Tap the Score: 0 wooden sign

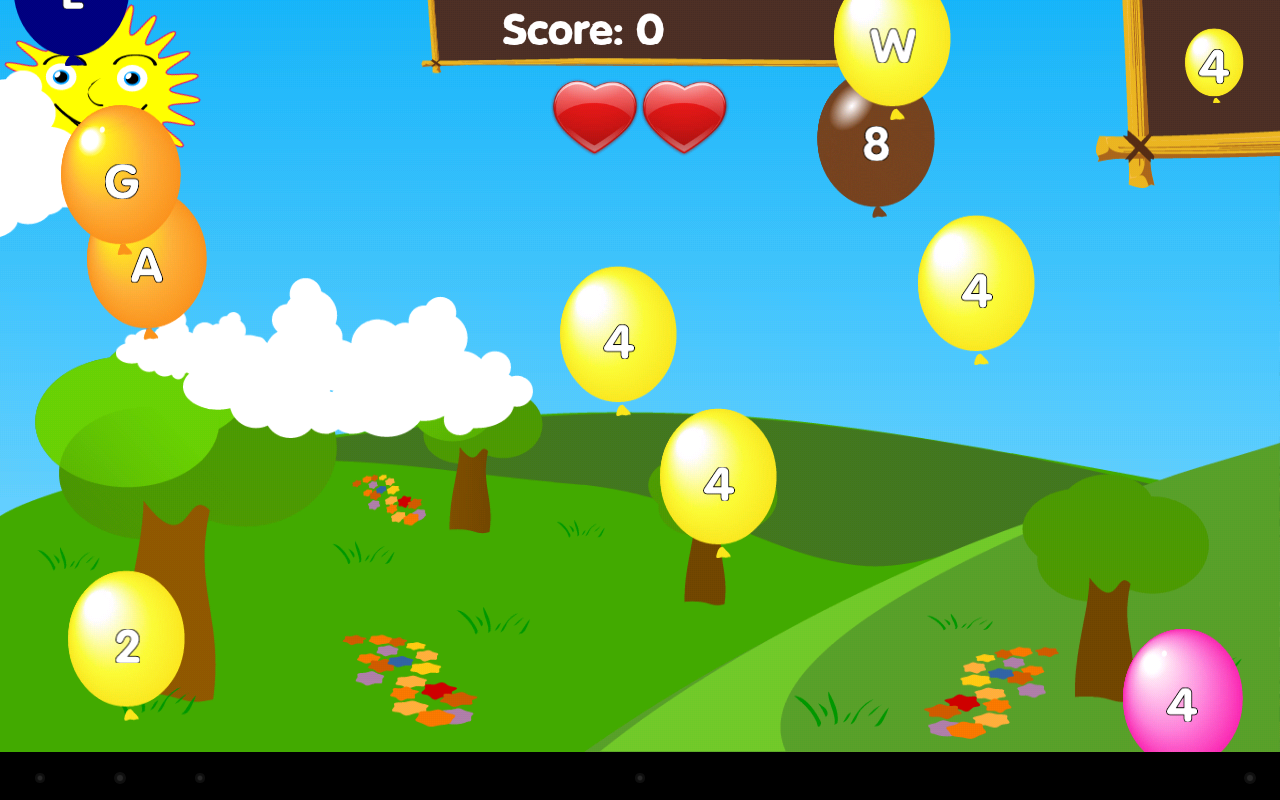coord(583,31)
